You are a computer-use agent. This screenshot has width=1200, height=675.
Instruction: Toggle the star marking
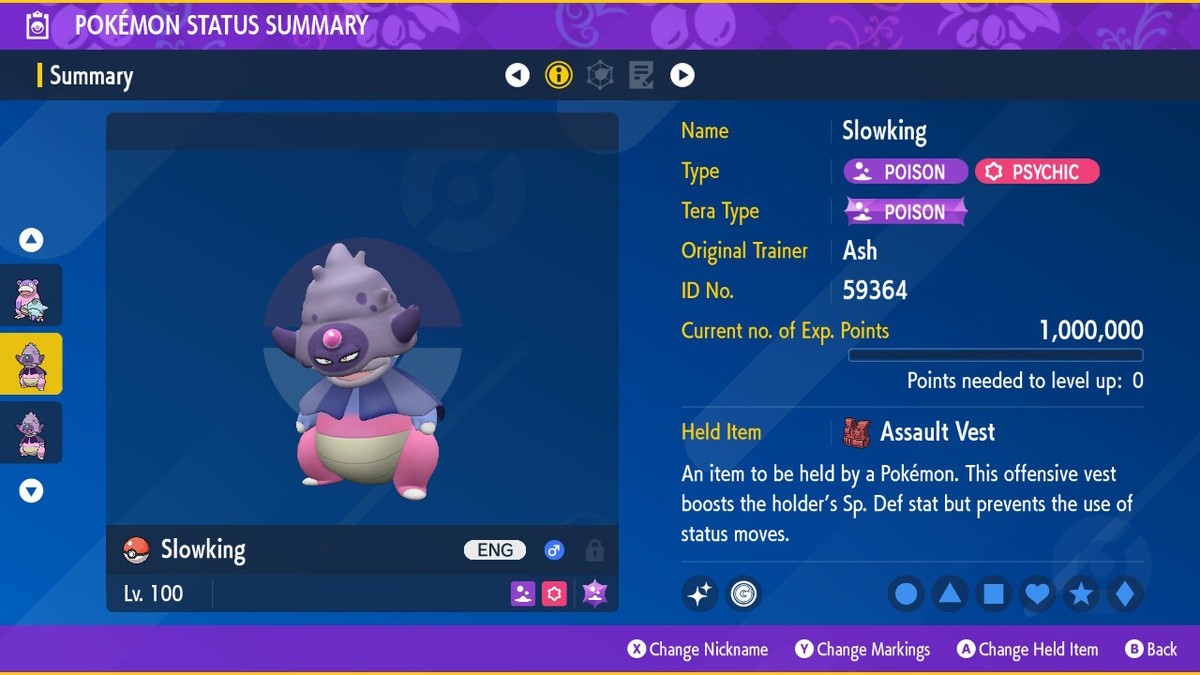pyautogui.click(x=1081, y=595)
